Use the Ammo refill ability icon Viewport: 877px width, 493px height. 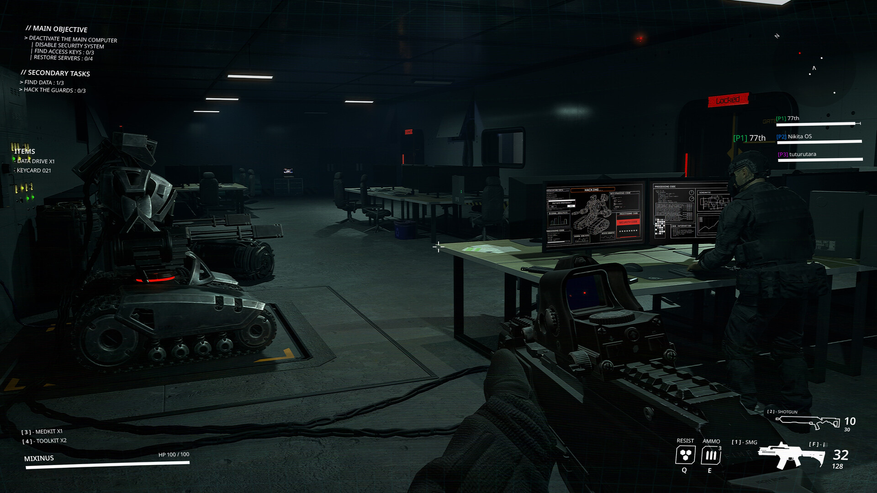click(x=711, y=455)
